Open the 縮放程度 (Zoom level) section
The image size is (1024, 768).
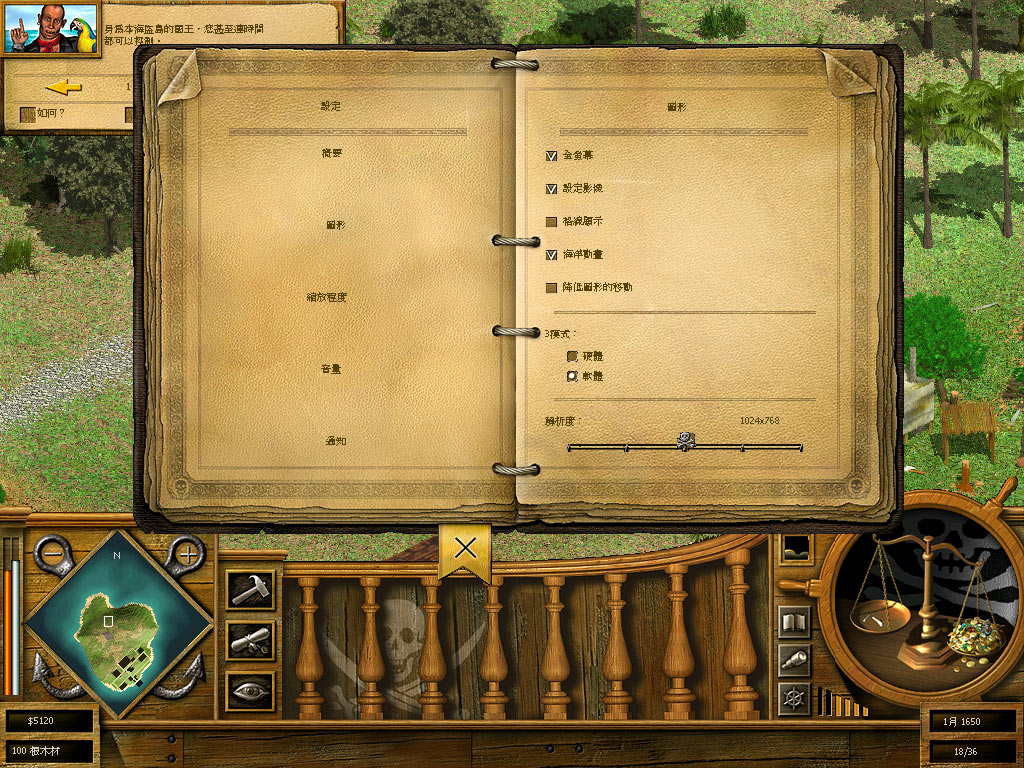(x=327, y=297)
